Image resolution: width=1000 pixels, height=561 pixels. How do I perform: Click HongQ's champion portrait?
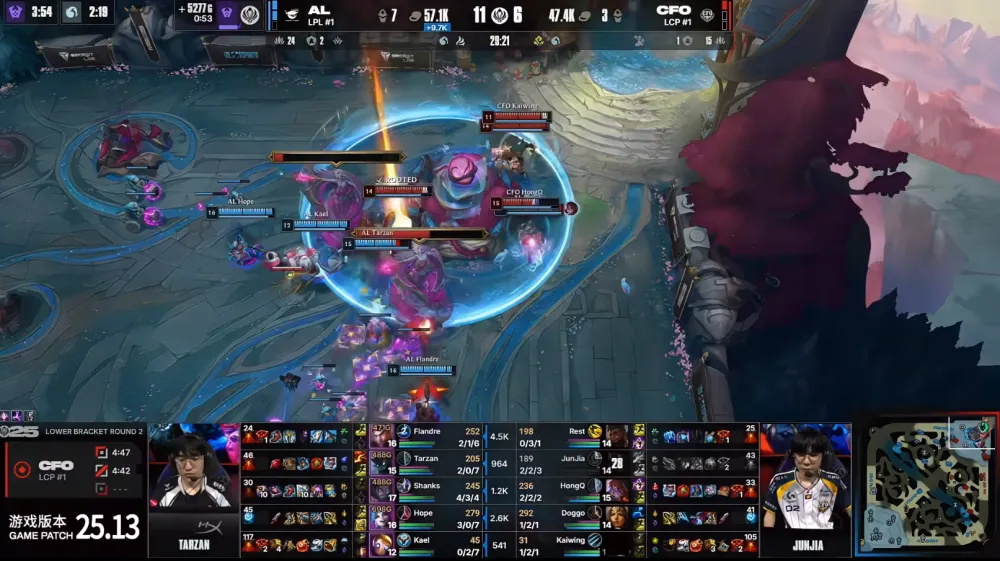click(x=616, y=491)
